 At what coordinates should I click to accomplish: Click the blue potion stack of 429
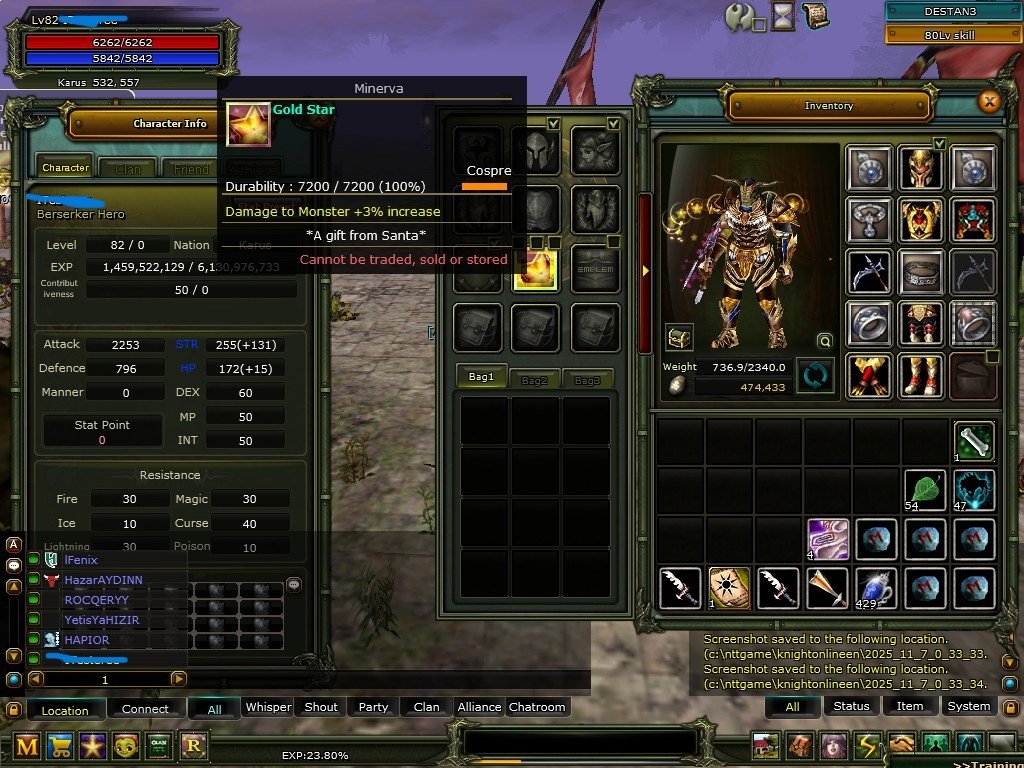click(876, 588)
